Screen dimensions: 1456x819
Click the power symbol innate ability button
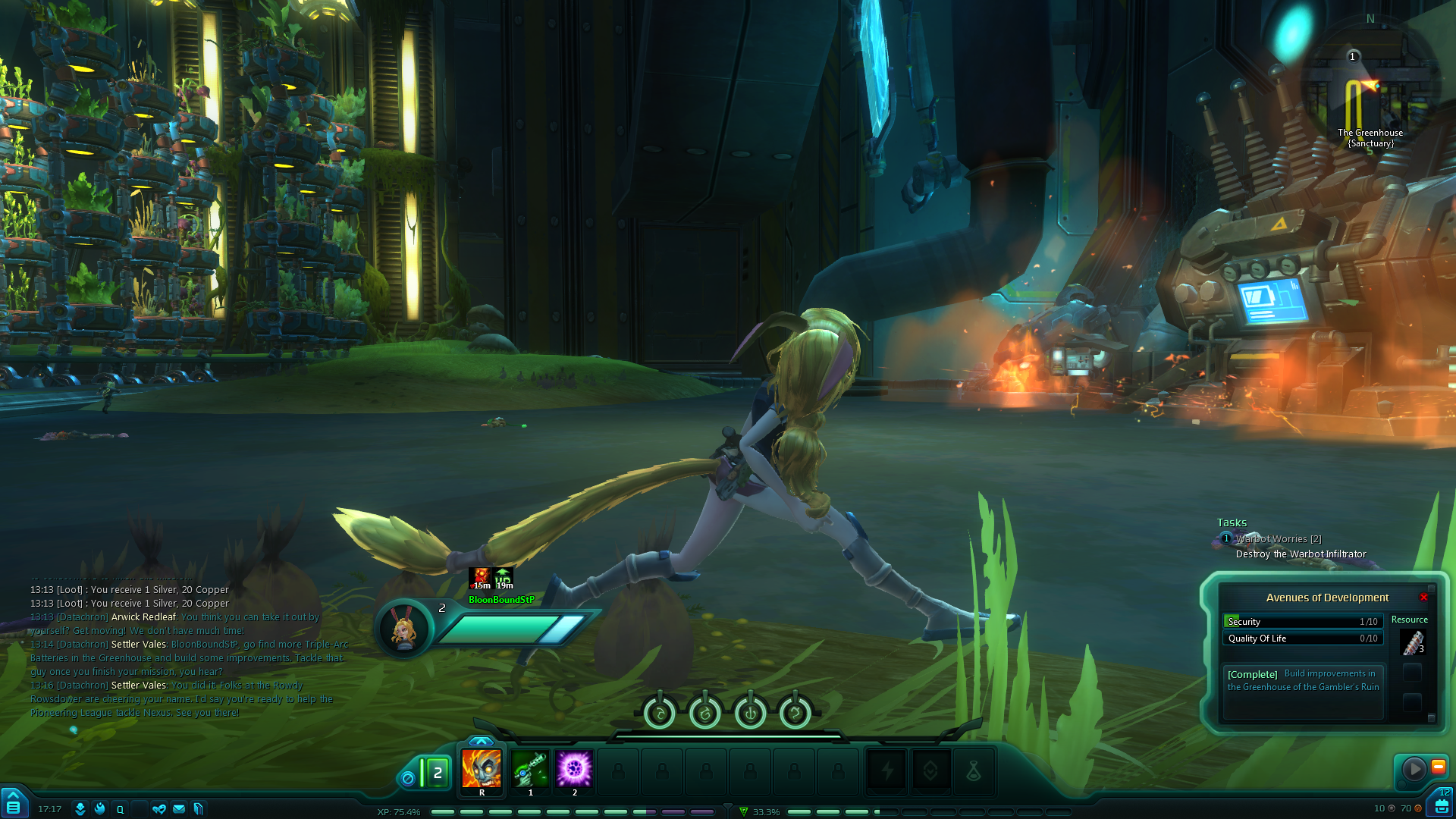coord(750,714)
